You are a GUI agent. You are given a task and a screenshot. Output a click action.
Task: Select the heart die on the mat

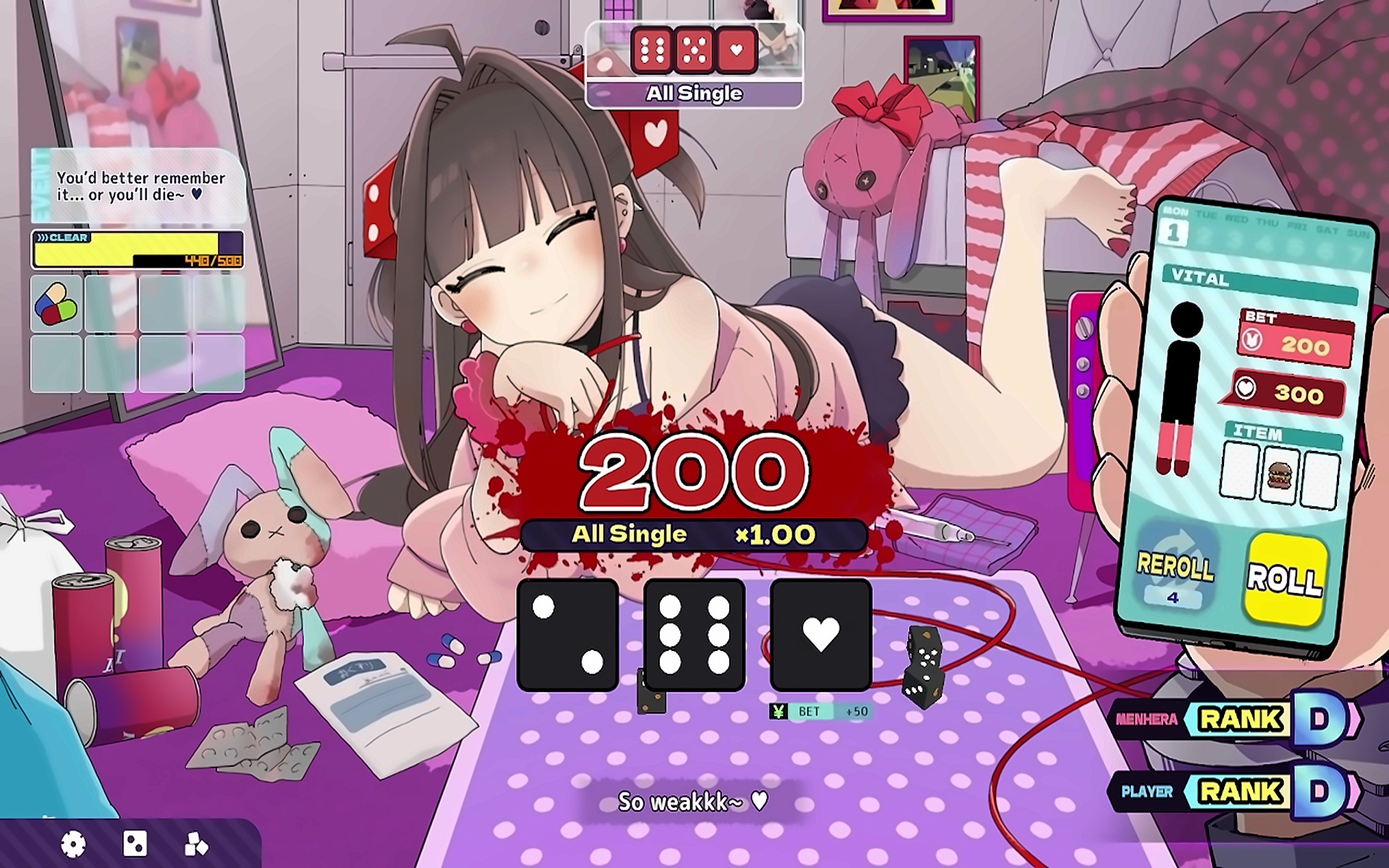pos(821,635)
